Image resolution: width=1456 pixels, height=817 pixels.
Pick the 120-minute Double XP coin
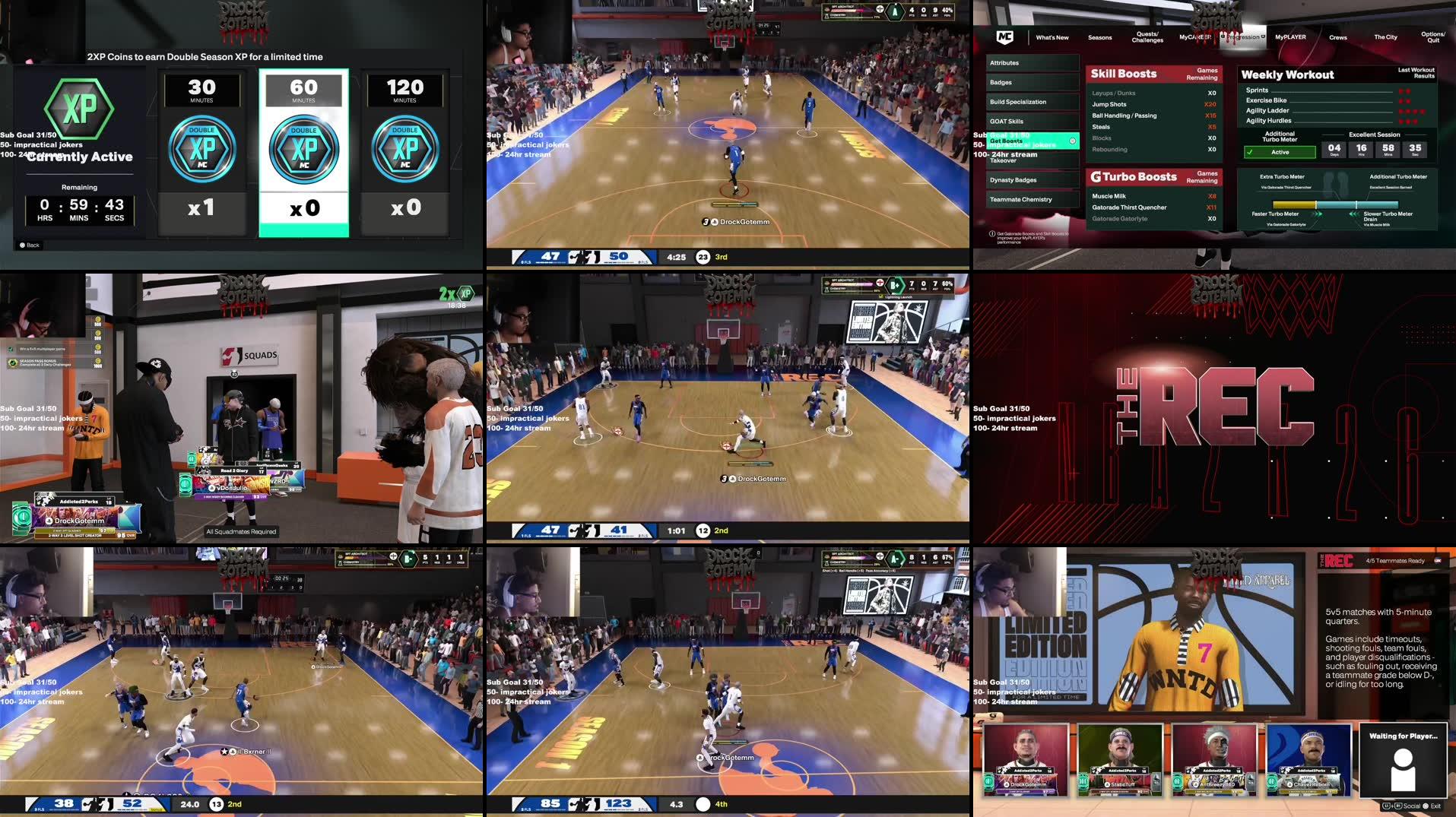click(x=404, y=152)
